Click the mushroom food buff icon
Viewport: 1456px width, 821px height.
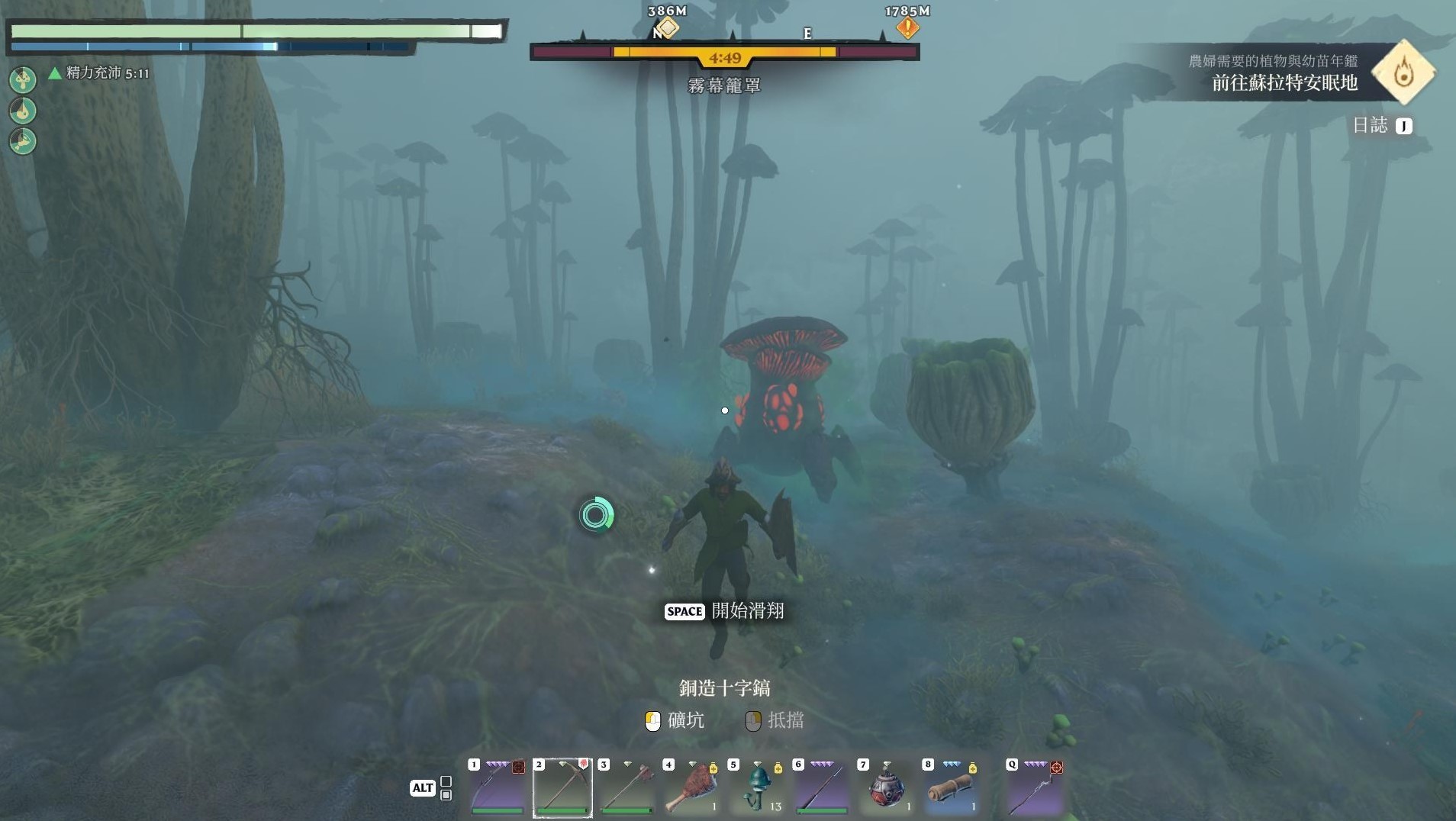[23, 79]
